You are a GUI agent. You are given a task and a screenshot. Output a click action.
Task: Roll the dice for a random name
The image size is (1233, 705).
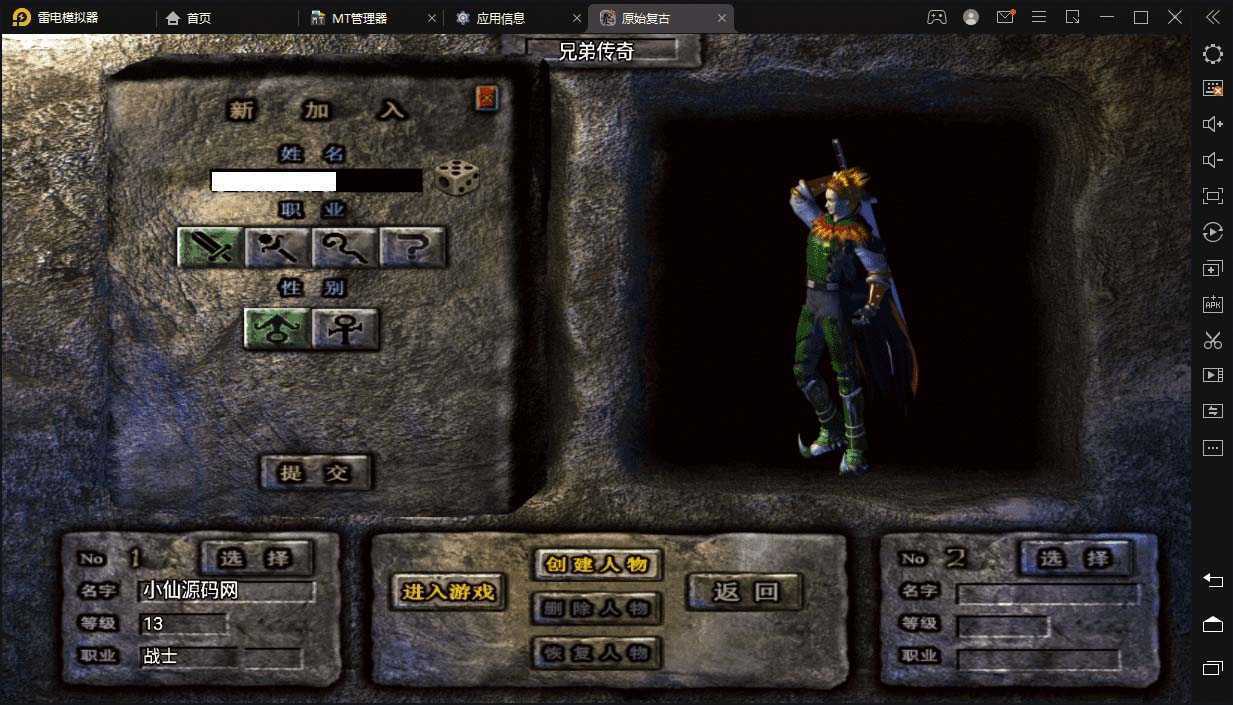(456, 178)
